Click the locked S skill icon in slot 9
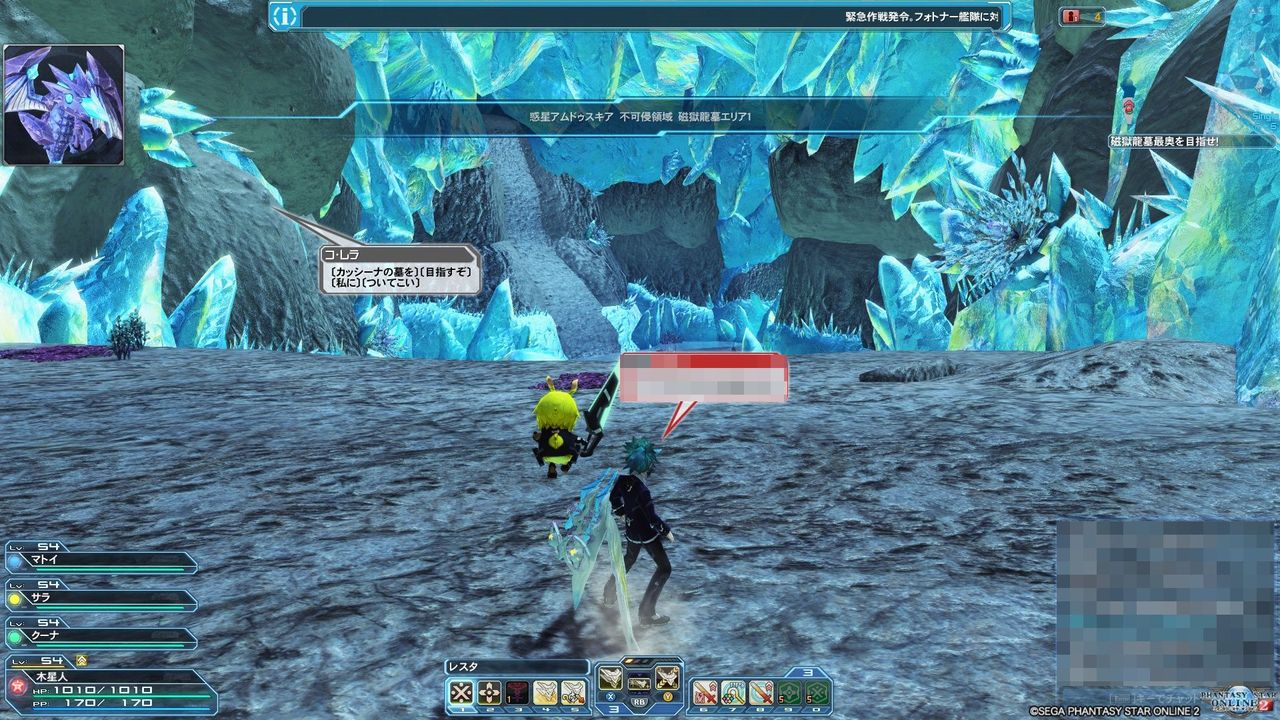The height and width of the screenshot is (720, 1280). (x=790, y=692)
